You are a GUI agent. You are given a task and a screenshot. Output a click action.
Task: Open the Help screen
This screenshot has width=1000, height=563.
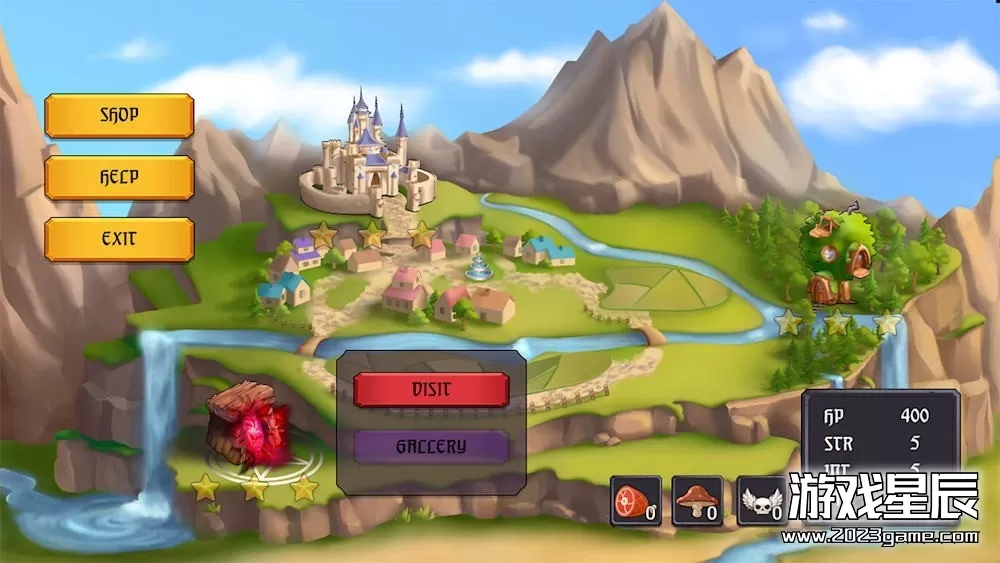119,178
